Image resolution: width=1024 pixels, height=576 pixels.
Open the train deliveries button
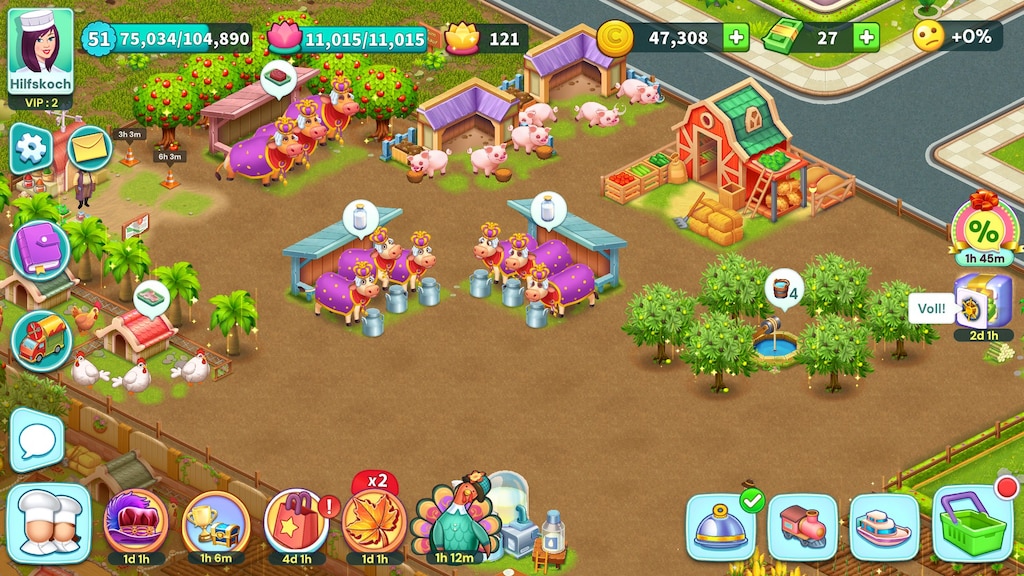(x=802, y=526)
